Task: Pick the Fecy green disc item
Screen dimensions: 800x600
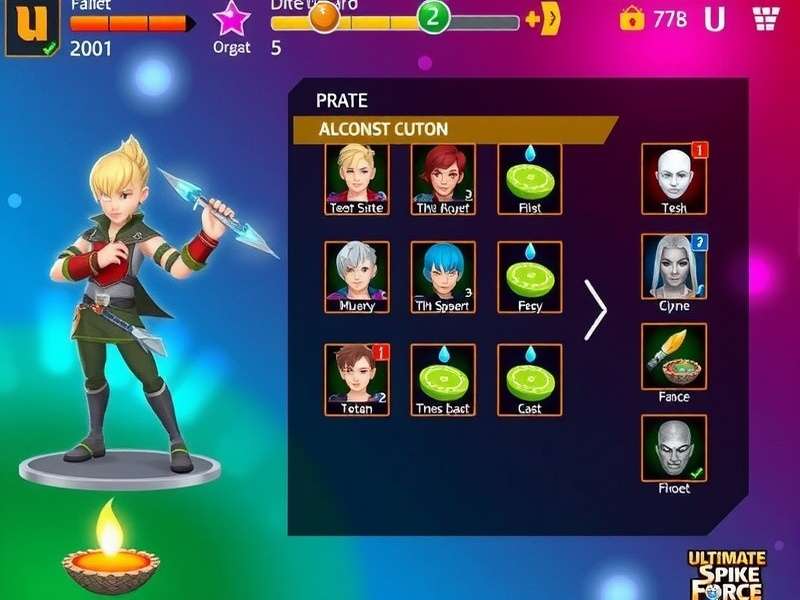Action: (x=529, y=276)
